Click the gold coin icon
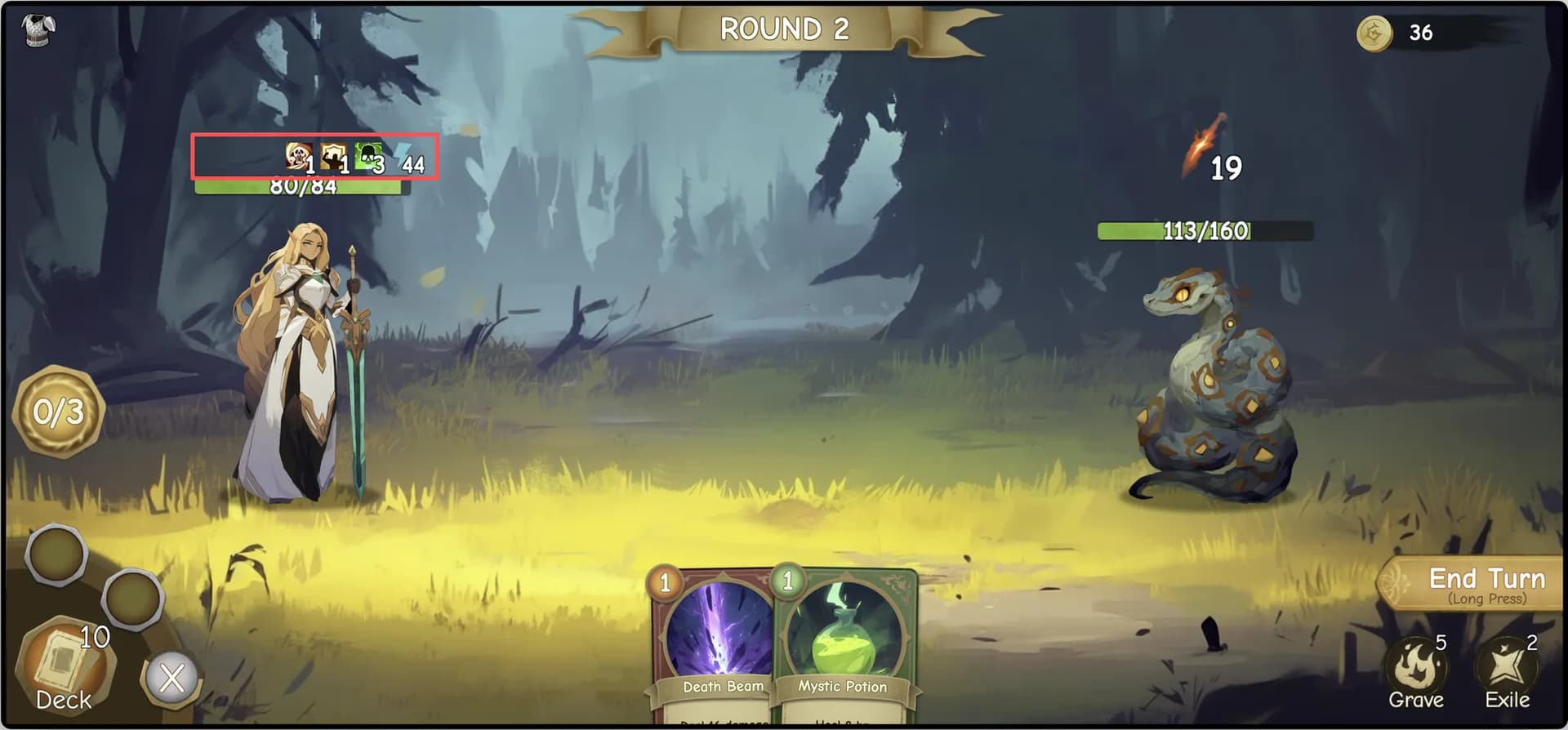This screenshot has height=730, width=1568. 1374,33
